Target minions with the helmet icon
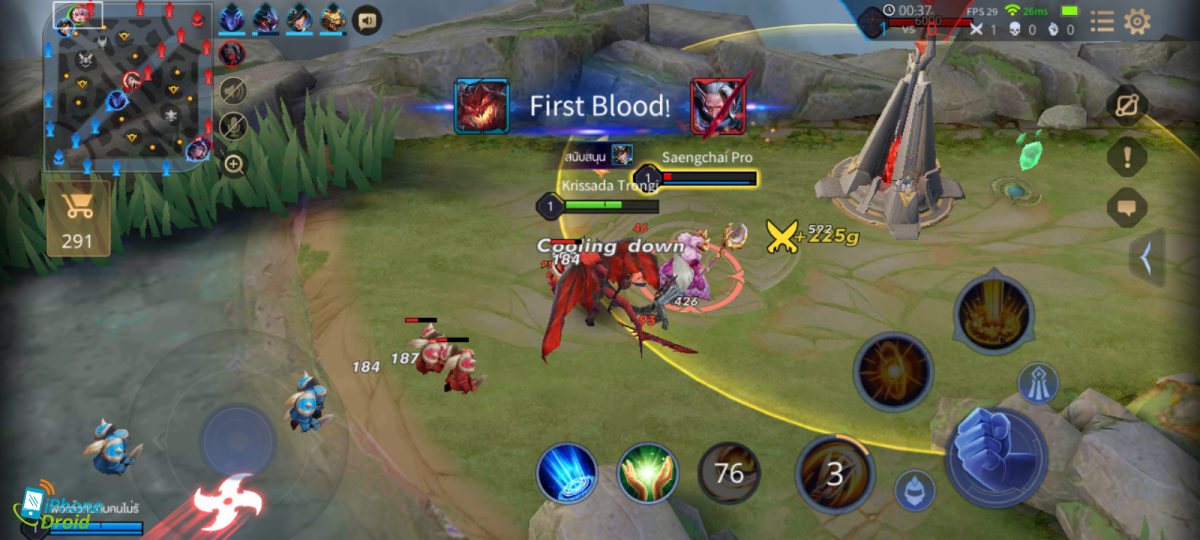 [x=914, y=489]
